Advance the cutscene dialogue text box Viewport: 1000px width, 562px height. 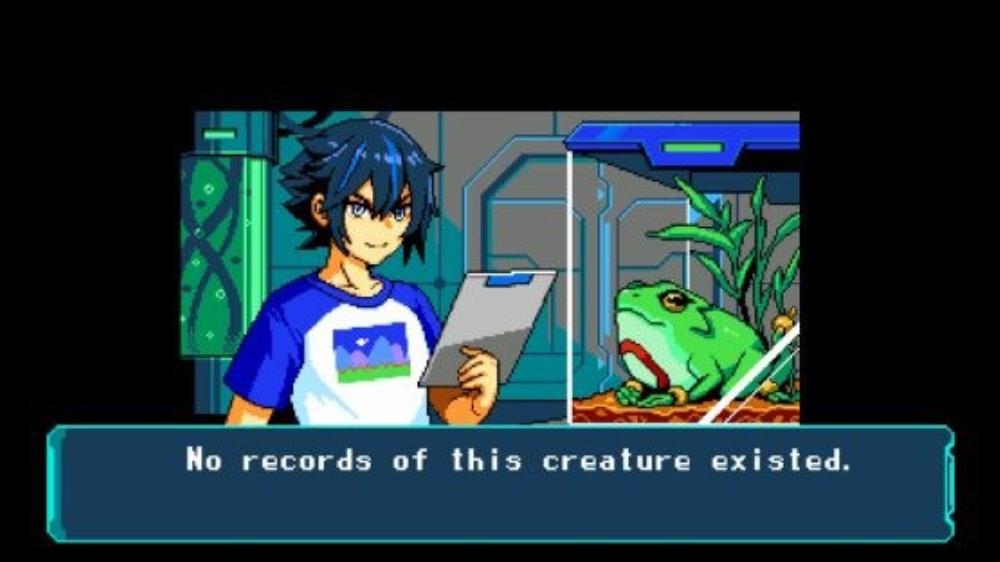tap(500, 483)
